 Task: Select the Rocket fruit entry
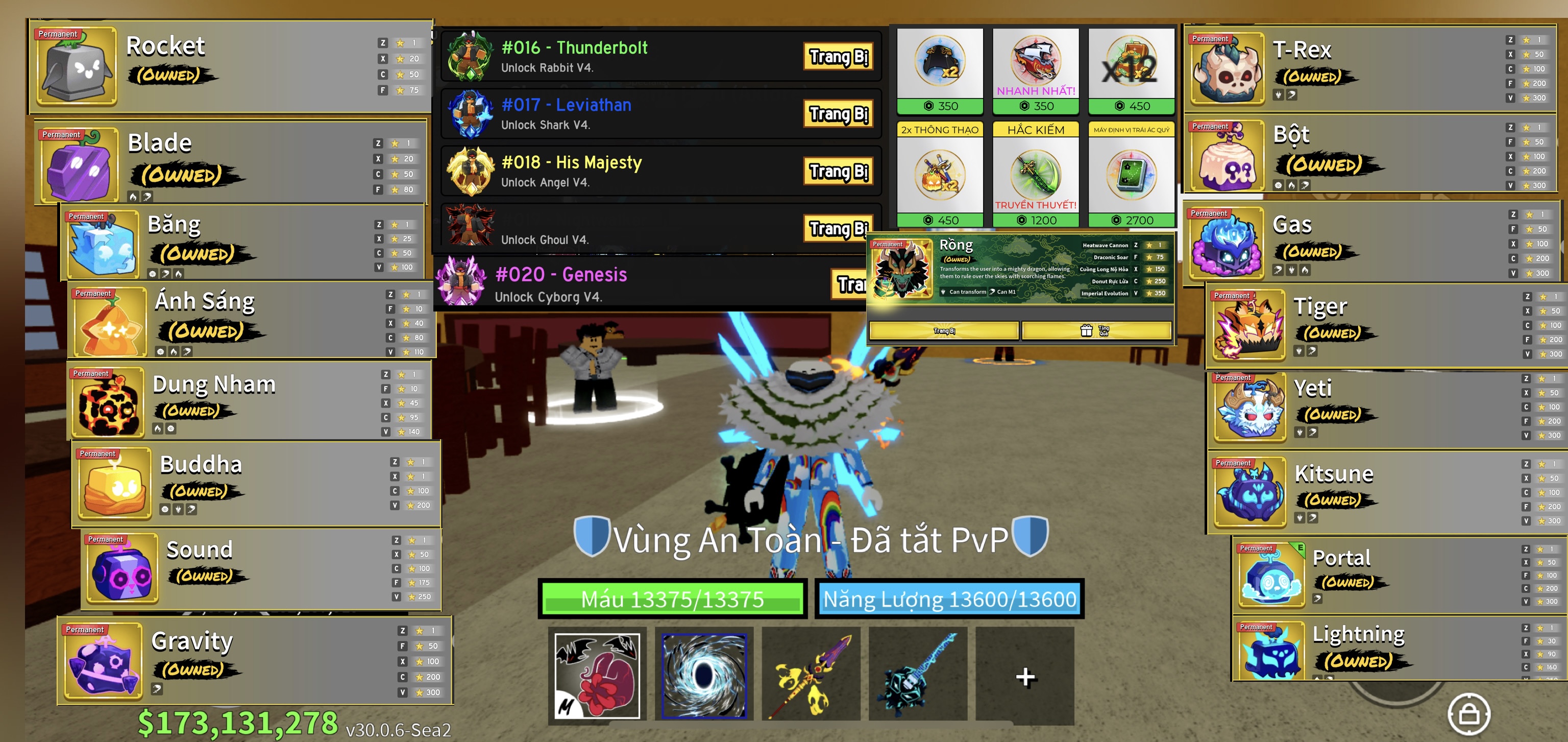pos(231,66)
